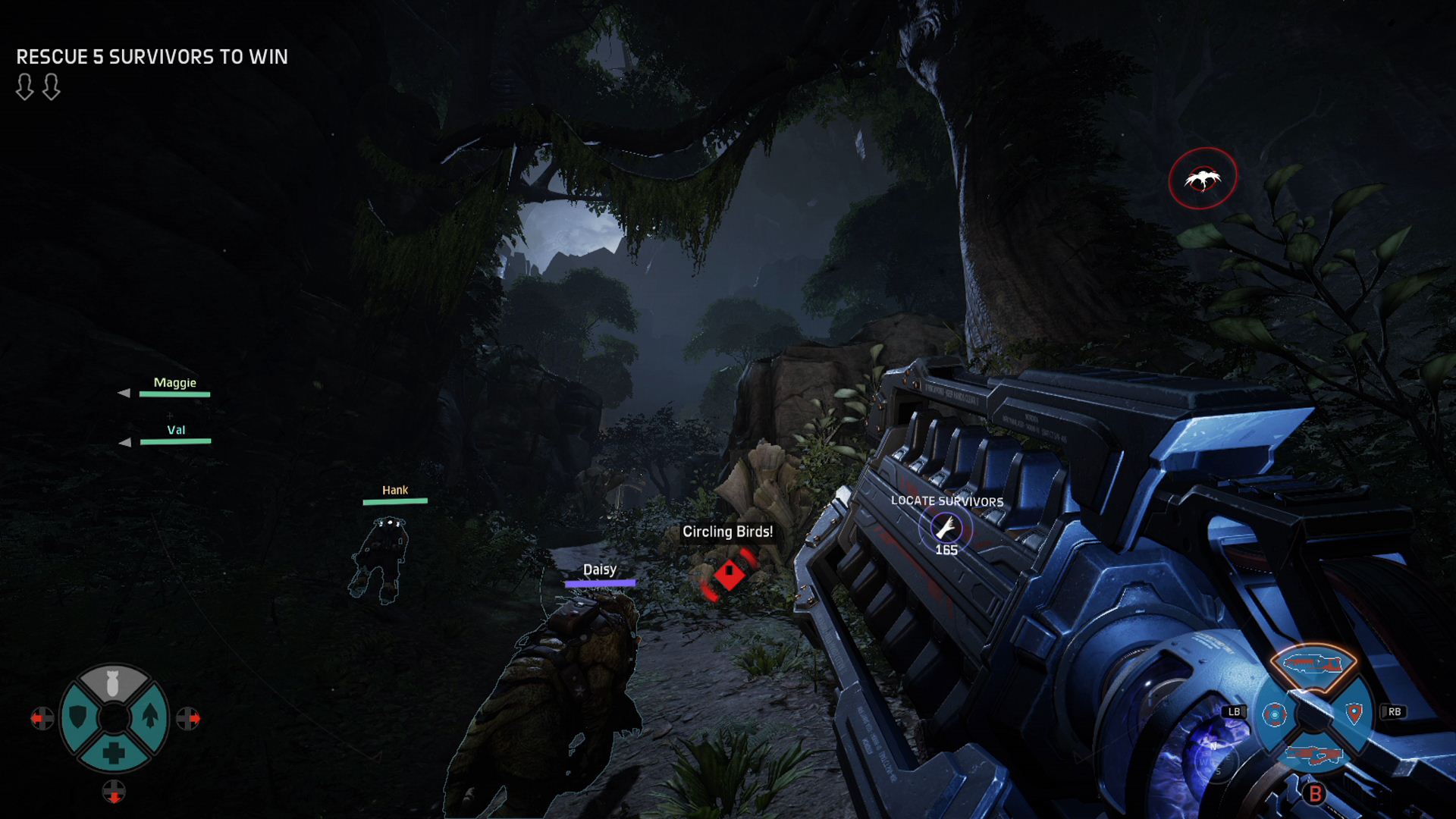1456x819 pixels.
Task: Click the red-circled monster indicator icon
Action: 1203,179
